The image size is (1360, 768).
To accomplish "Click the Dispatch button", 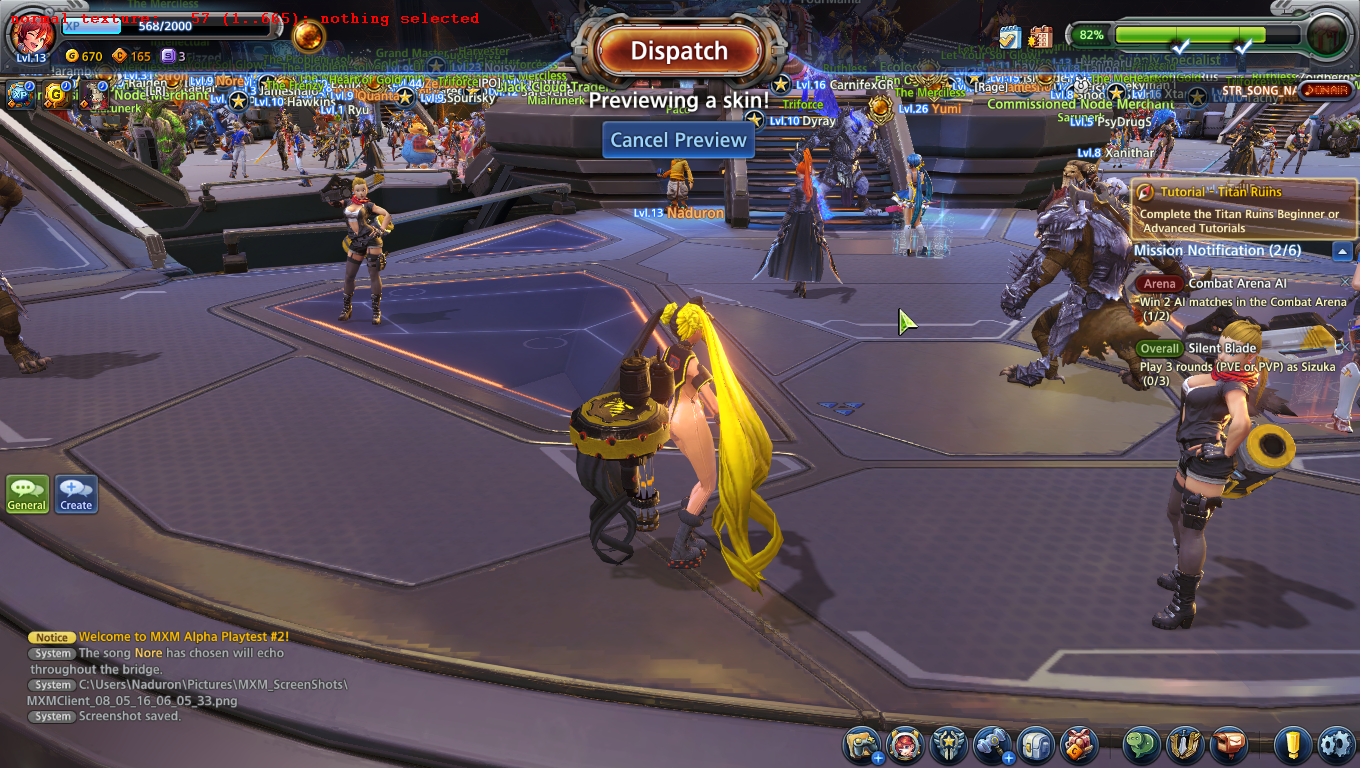I will [679, 51].
